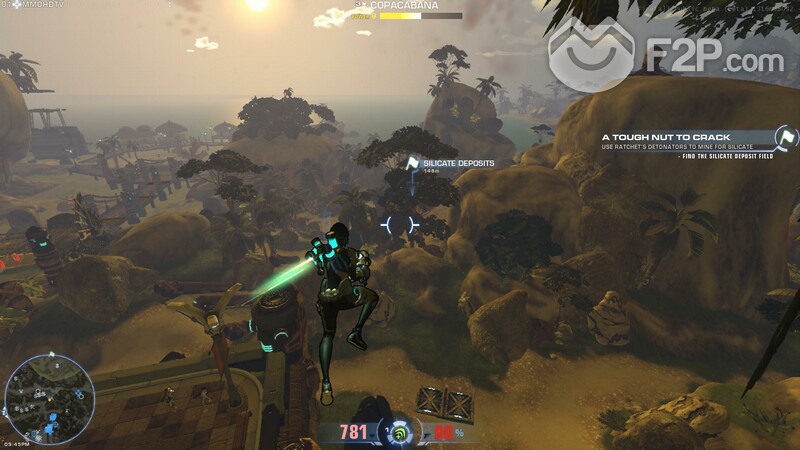
Task: Open the circular minimap
Action: (49, 399)
